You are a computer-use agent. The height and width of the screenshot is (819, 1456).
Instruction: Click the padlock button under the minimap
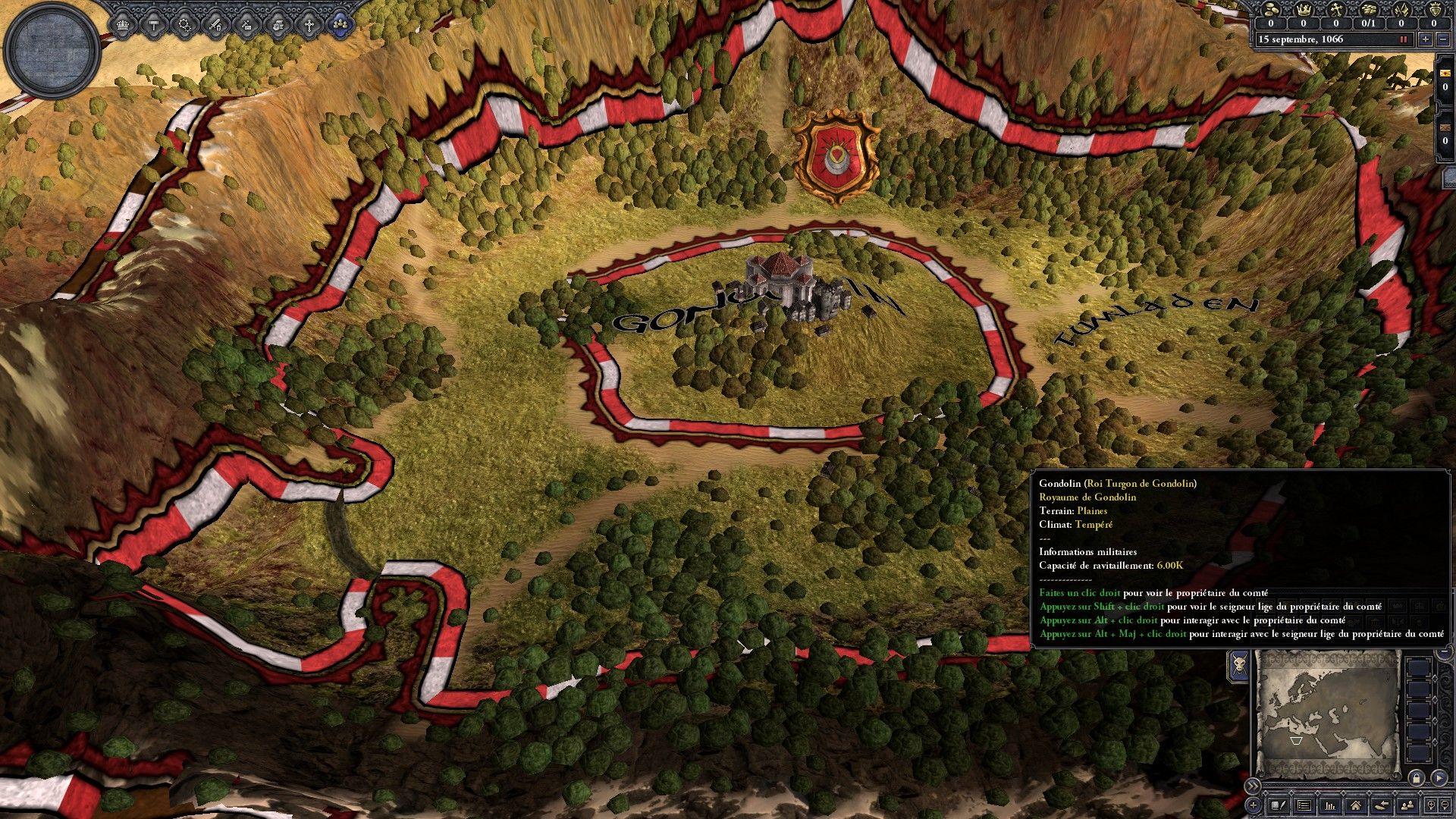point(1416,778)
